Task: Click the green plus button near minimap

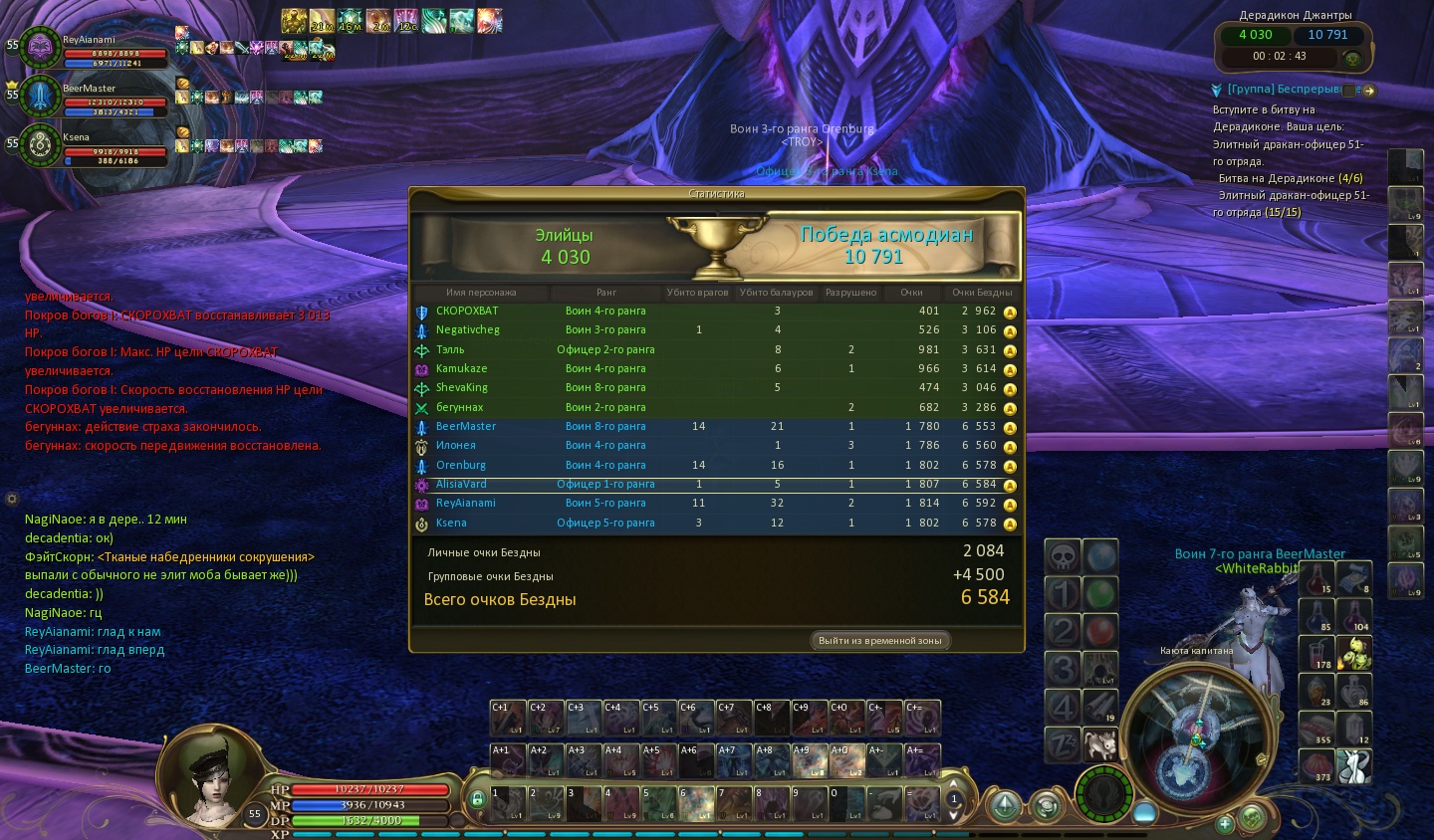Action: coord(1225,823)
